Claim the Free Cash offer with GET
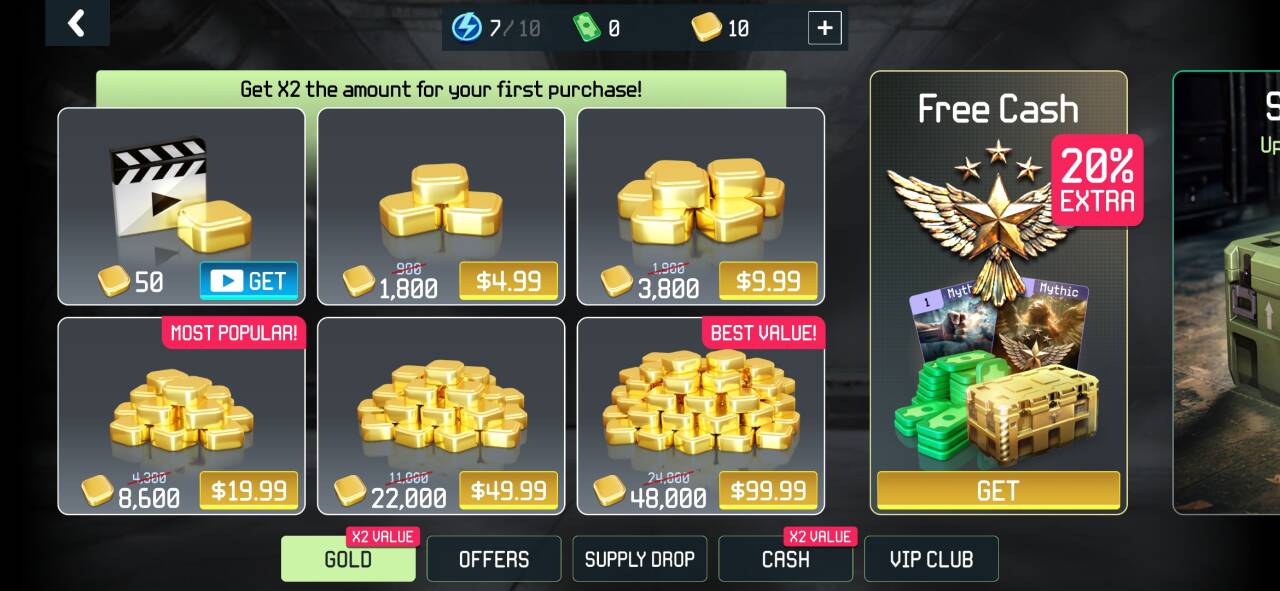Viewport: 1280px width, 591px height. [x=998, y=490]
